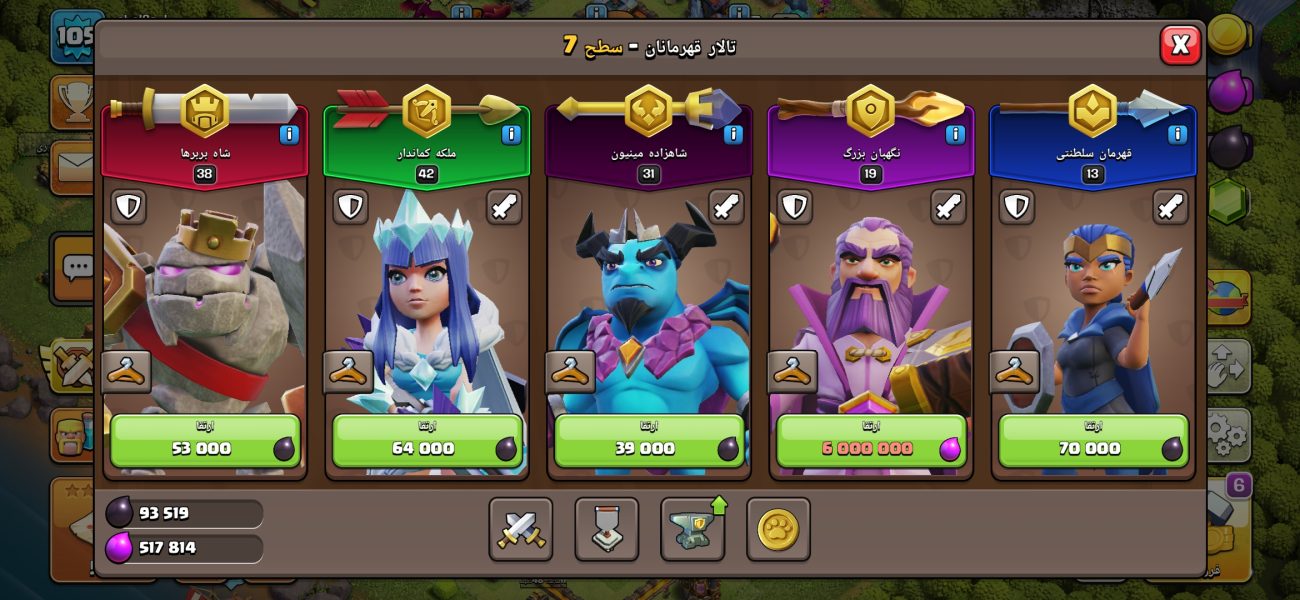Upgrade Barbarian King for 53 000 dark elixir
The height and width of the screenshot is (600, 1300).
pyautogui.click(x=205, y=441)
